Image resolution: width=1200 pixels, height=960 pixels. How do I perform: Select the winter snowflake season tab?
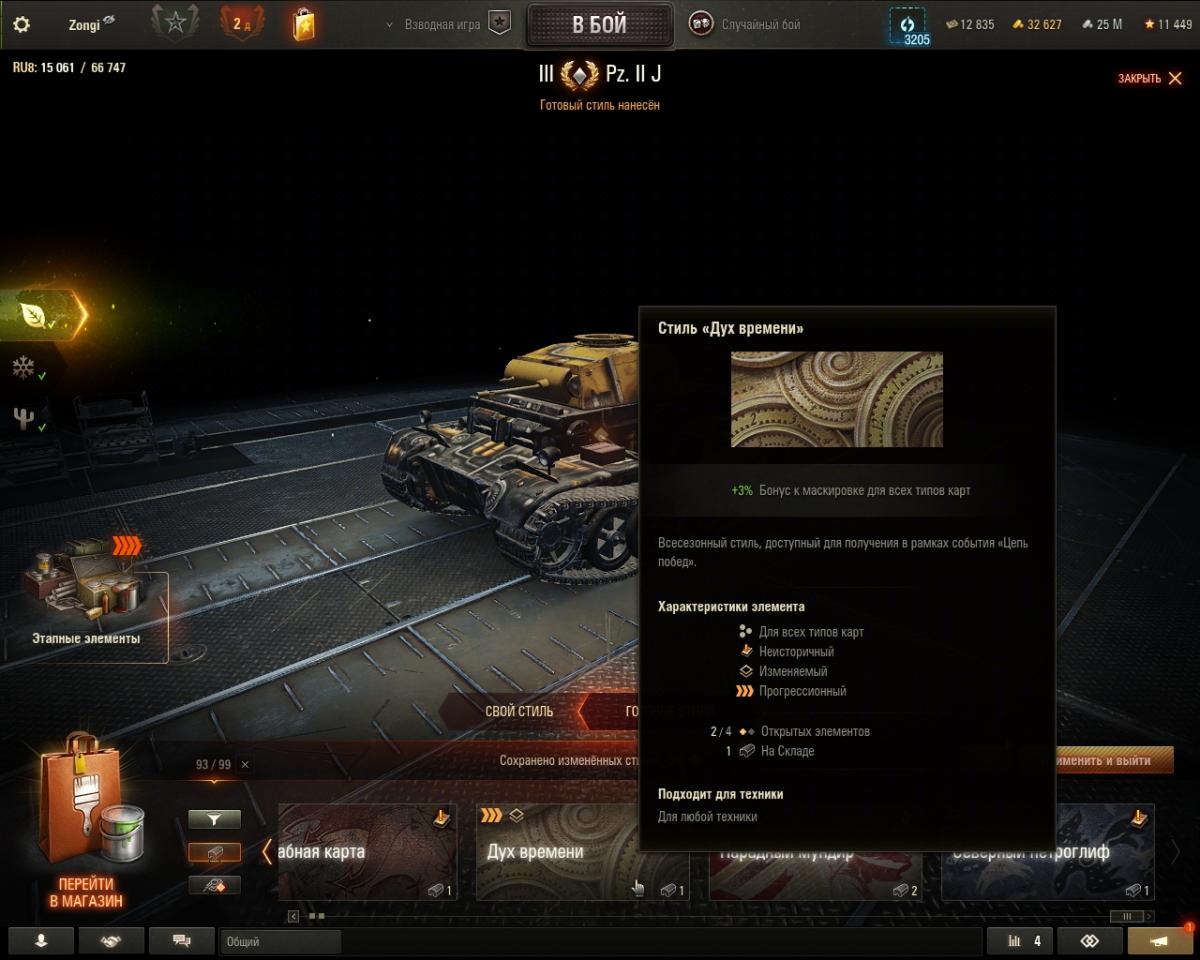coord(24,367)
